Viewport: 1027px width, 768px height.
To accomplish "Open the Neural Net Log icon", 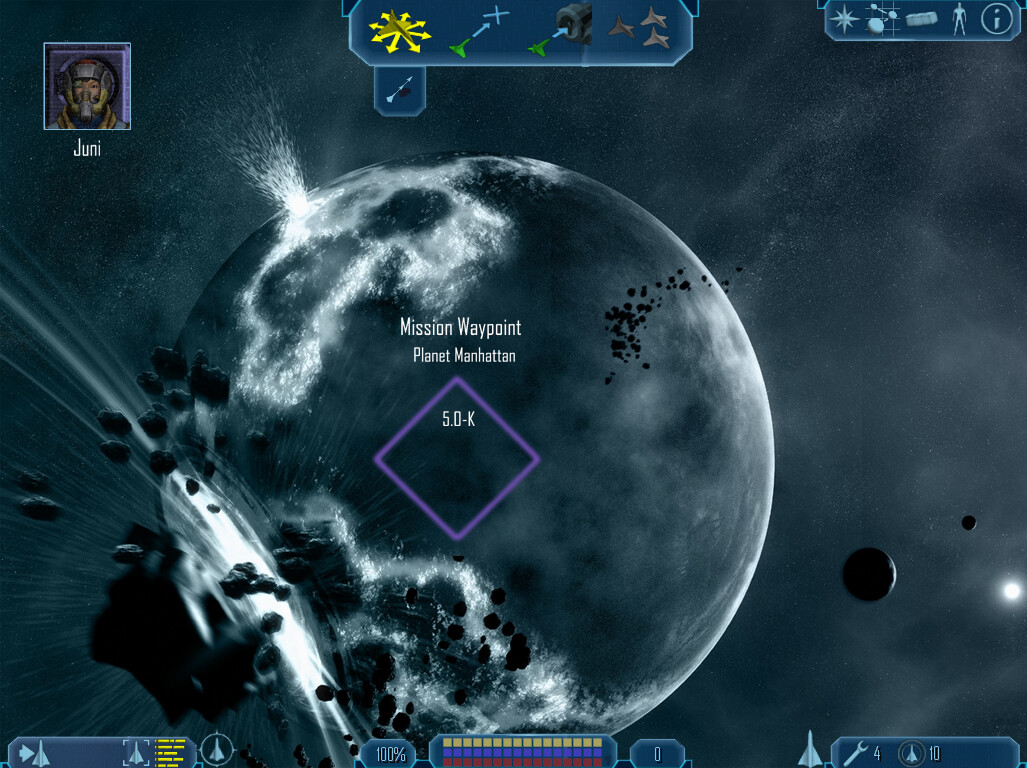I will tap(881, 19).
